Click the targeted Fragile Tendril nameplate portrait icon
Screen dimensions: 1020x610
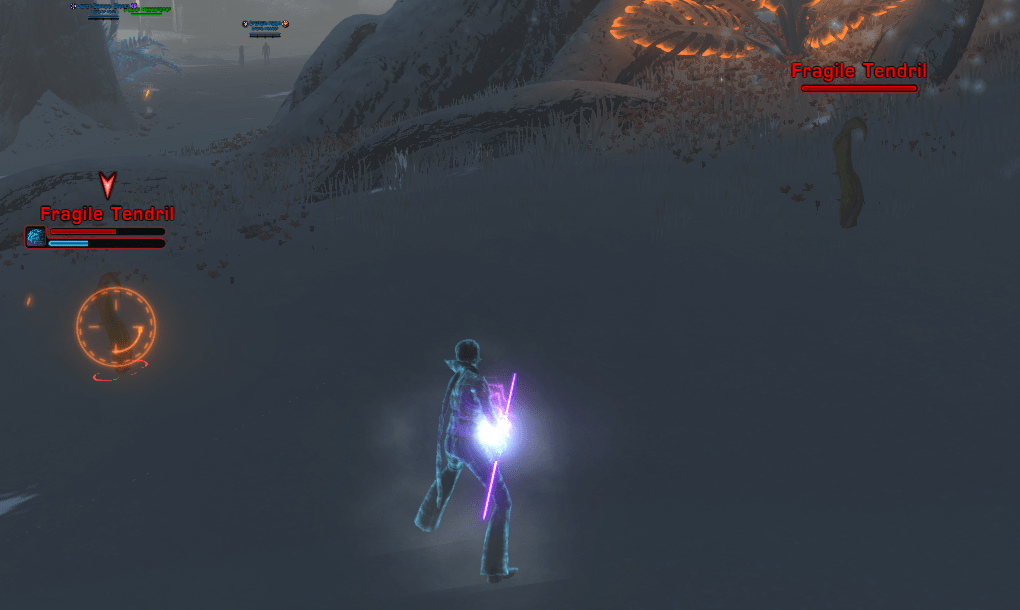pyautogui.click(x=36, y=236)
